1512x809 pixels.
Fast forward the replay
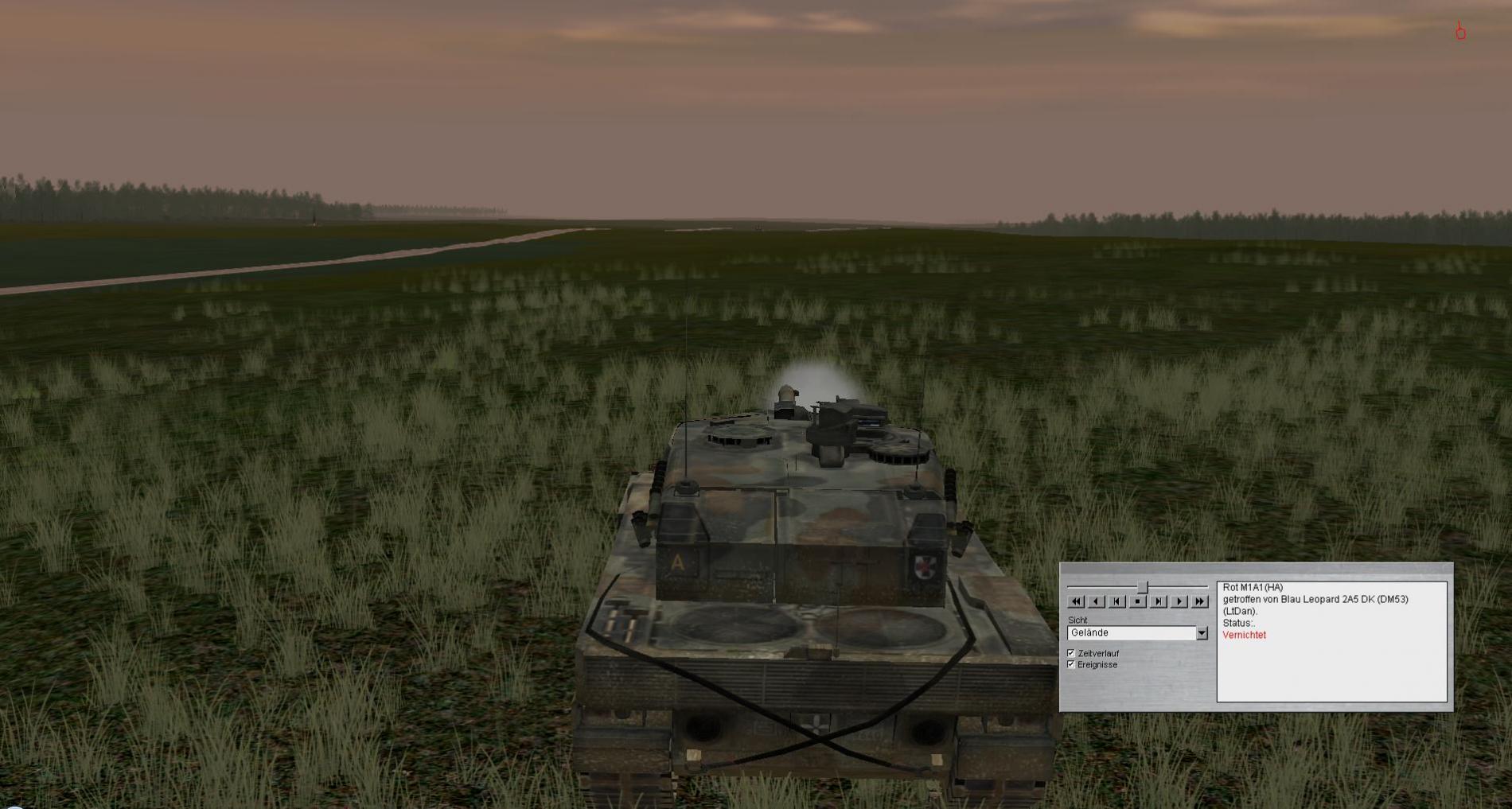pos(1200,601)
